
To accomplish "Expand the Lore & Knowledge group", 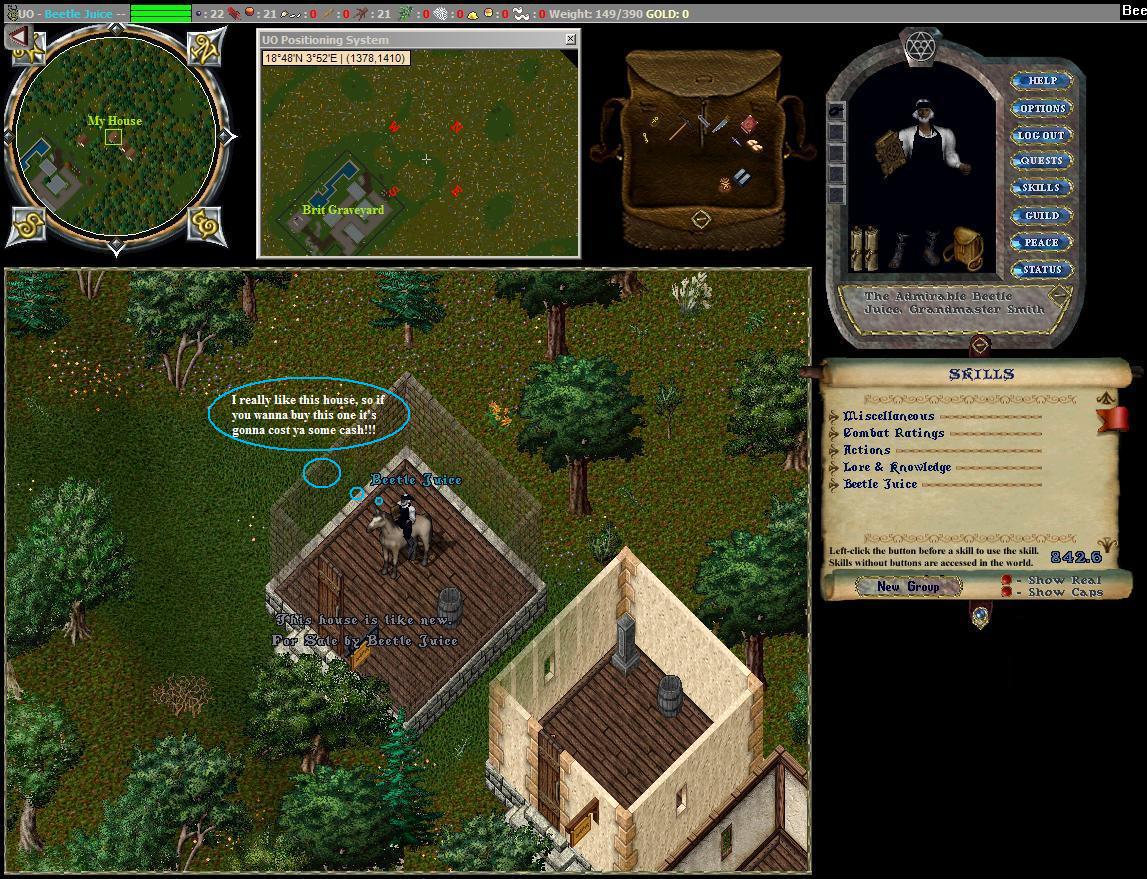I will (835, 467).
